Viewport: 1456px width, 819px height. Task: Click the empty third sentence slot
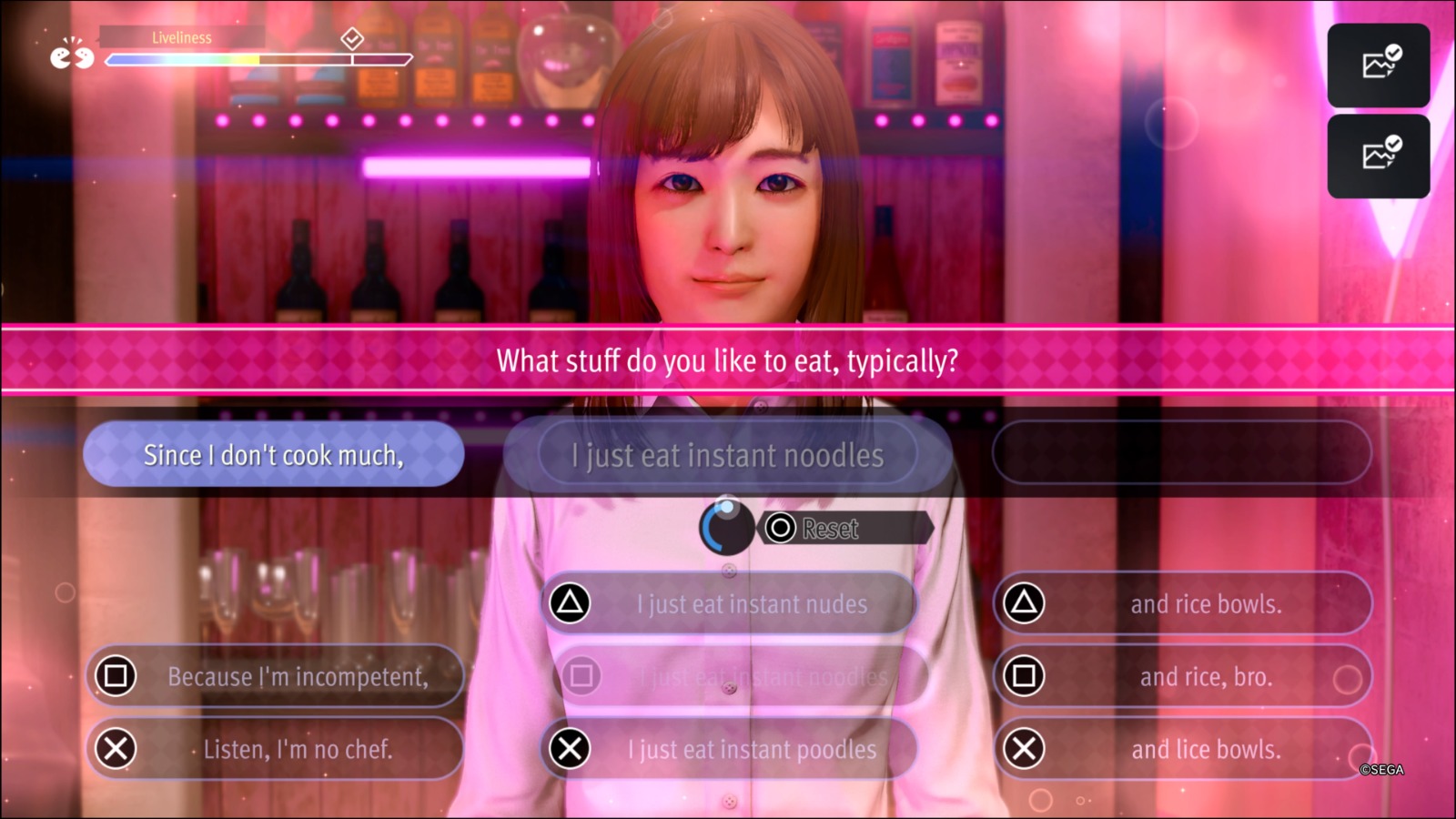pos(1183,455)
